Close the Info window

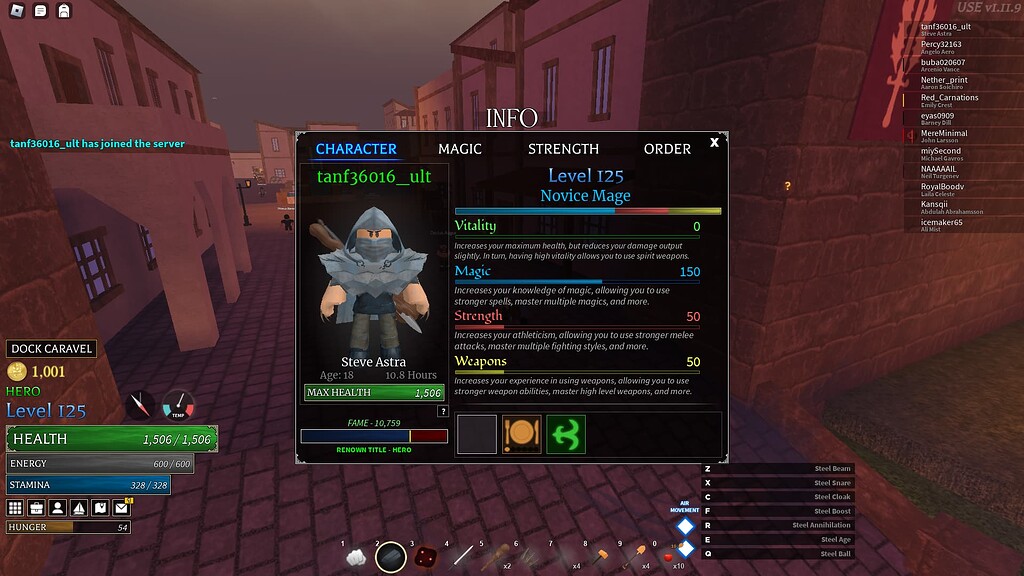[x=714, y=143]
